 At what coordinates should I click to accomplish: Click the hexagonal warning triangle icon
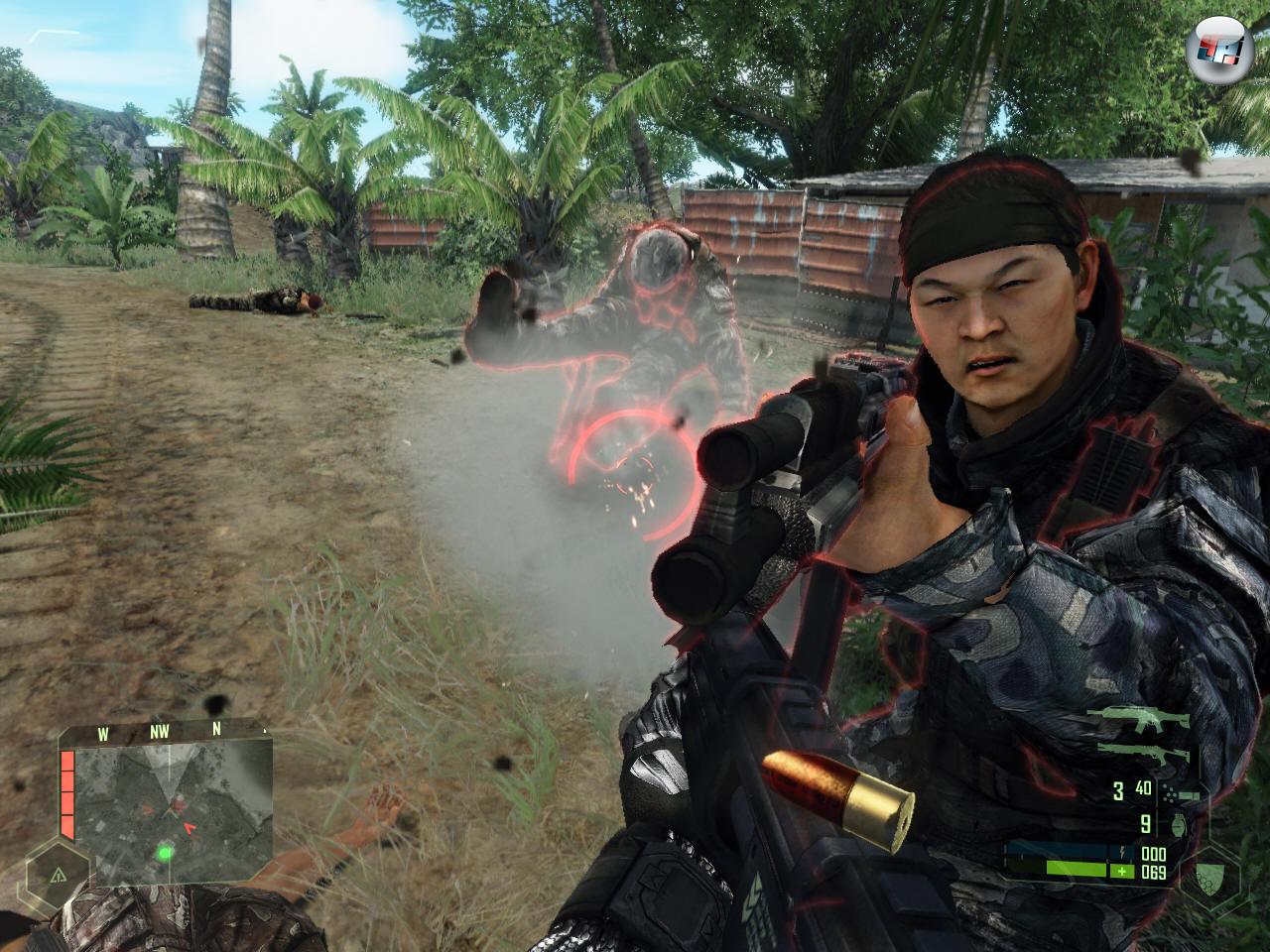point(56,874)
